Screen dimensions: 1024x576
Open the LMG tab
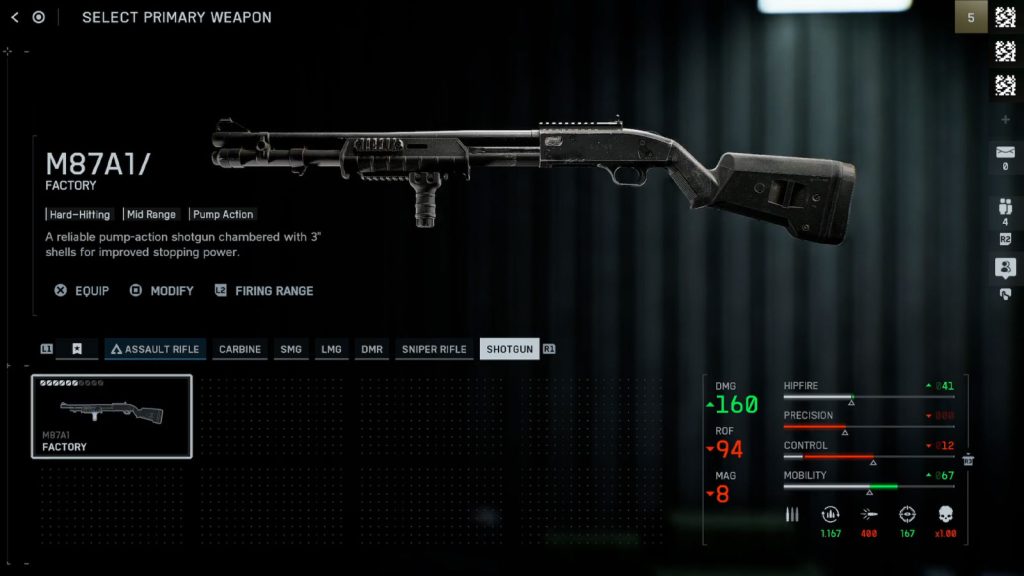point(331,349)
